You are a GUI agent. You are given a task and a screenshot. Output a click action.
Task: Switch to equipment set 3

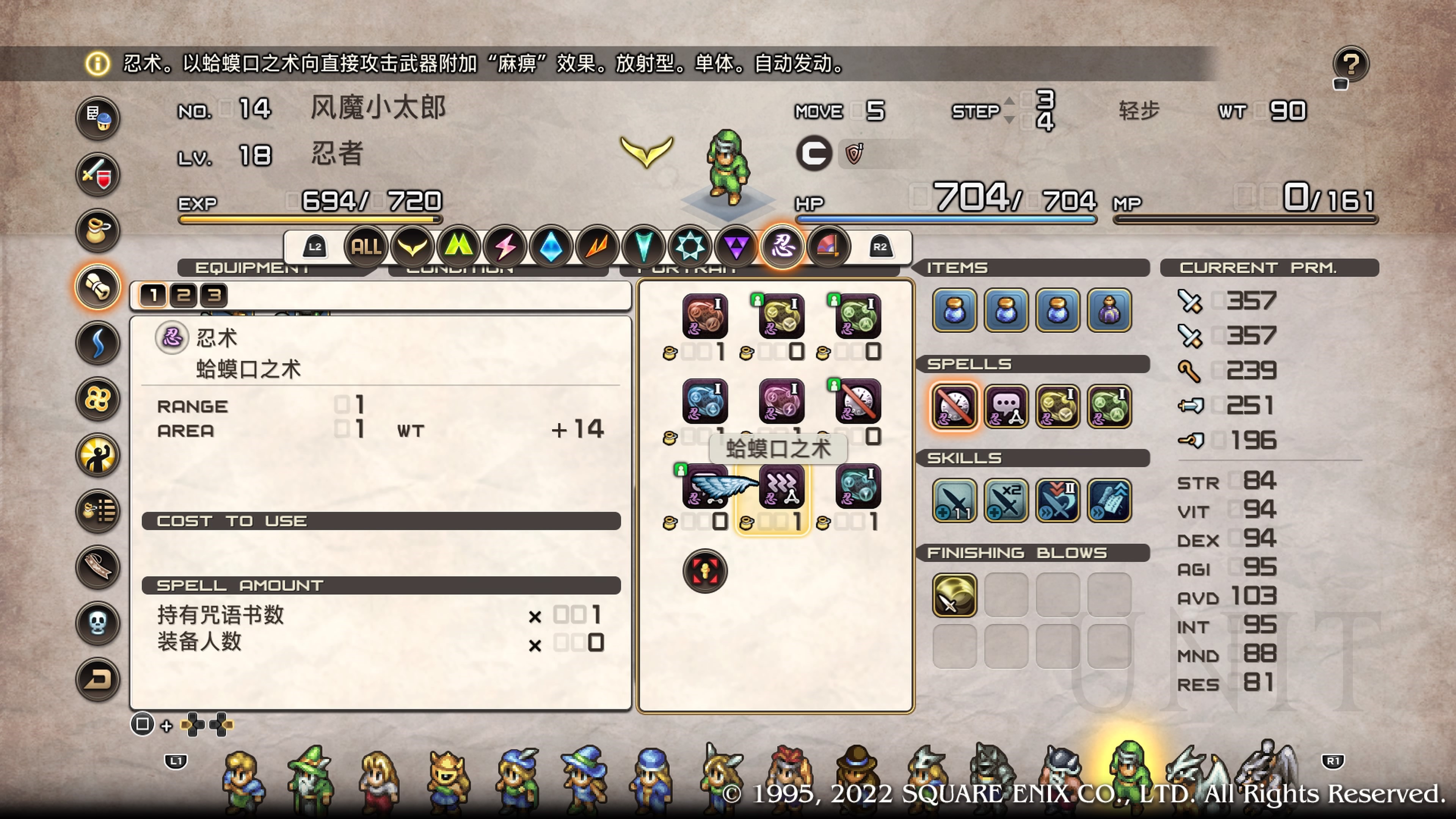(214, 295)
